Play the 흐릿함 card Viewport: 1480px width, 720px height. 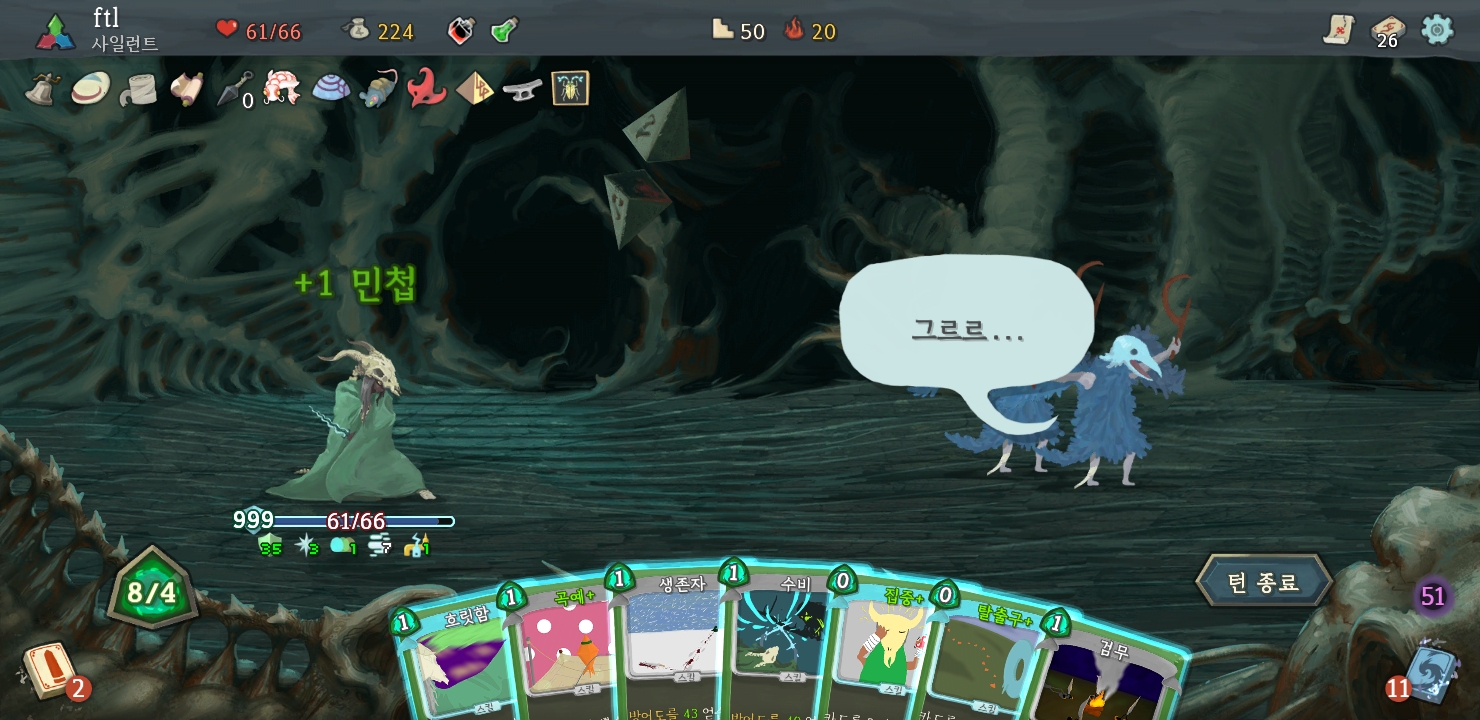pos(455,660)
